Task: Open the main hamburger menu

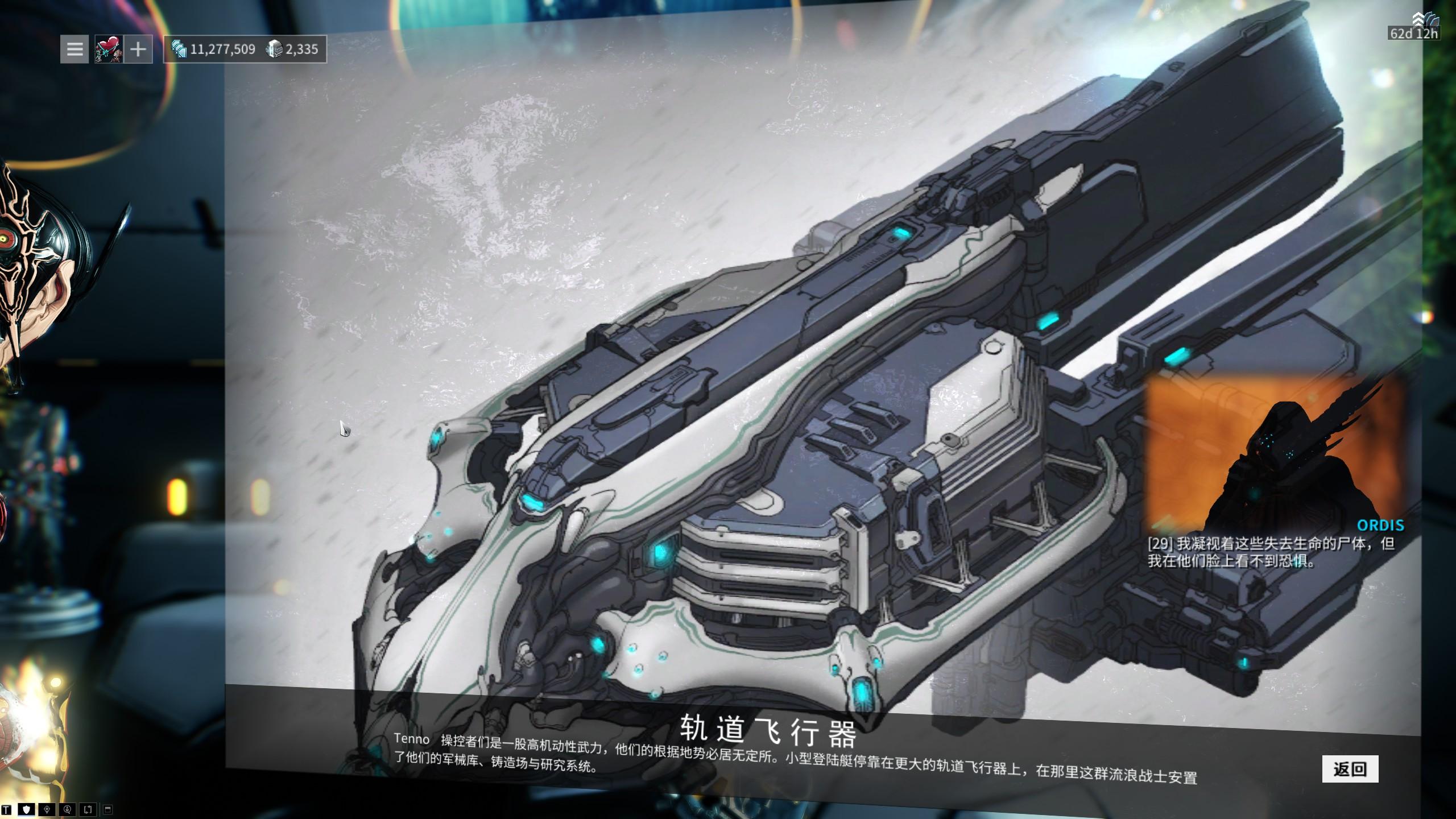Action: (x=74, y=49)
